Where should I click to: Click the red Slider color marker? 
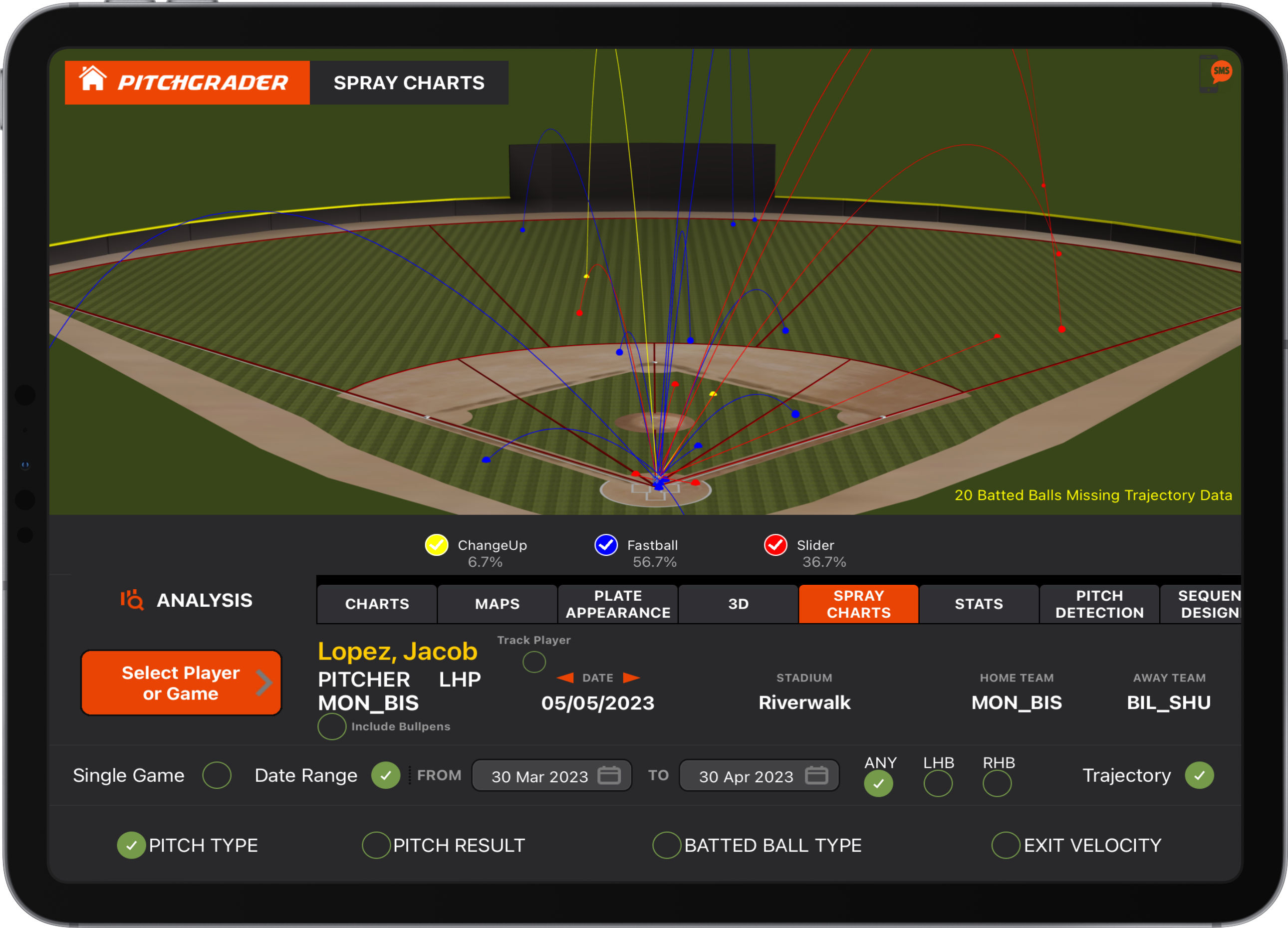[775, 545]
